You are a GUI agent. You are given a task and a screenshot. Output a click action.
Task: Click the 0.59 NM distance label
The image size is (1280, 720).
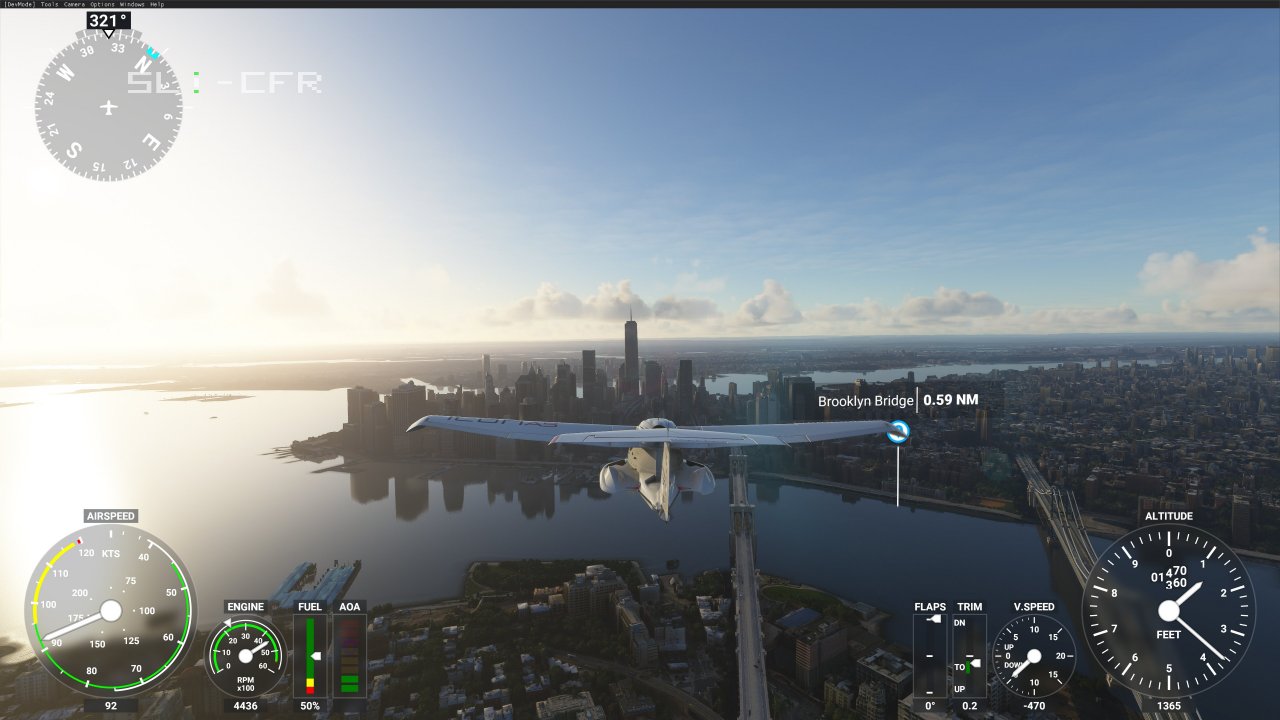pyautogui.click(x=948, y=398)
